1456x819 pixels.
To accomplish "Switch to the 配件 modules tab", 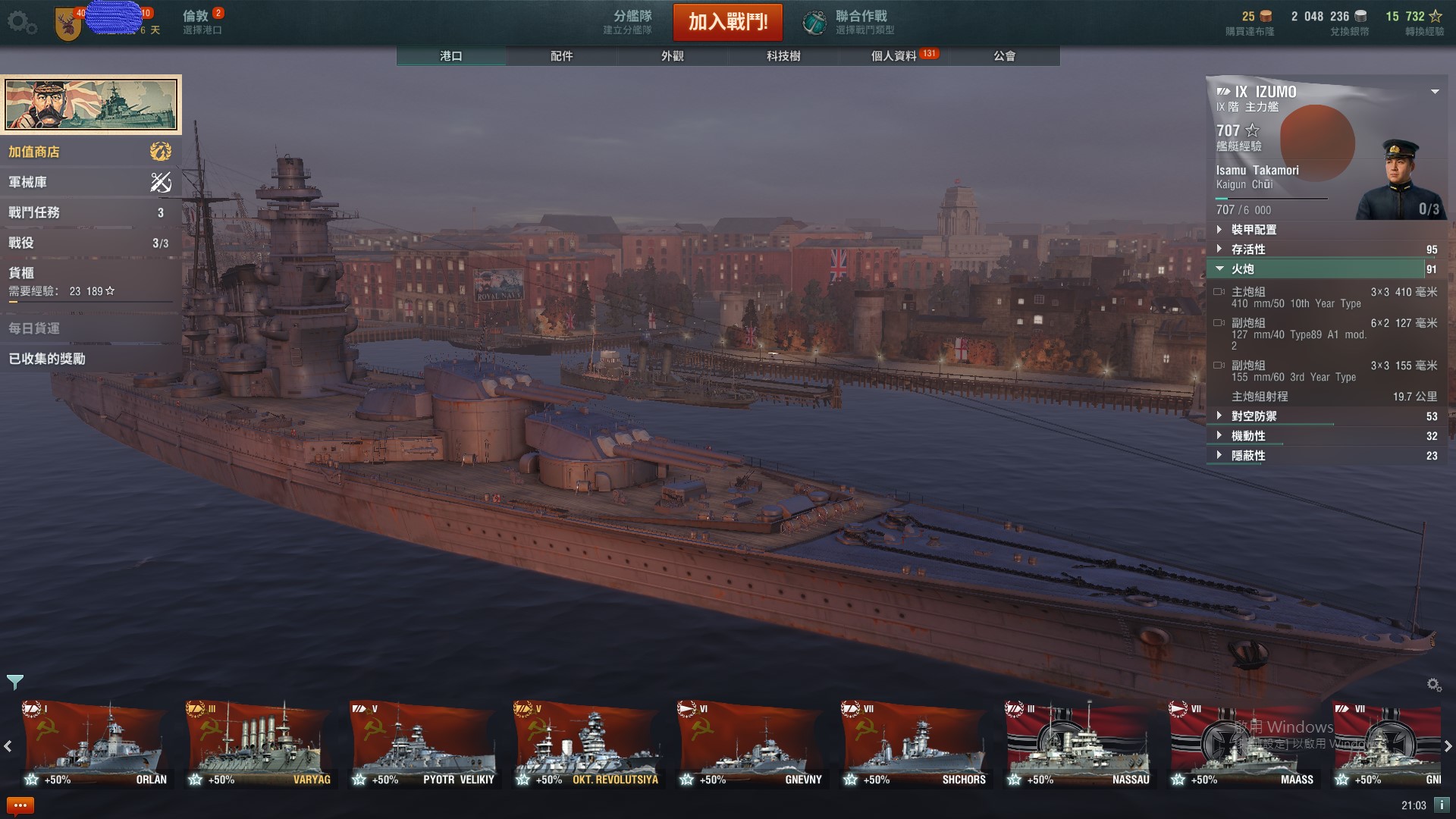I will [x=562, y=56].
